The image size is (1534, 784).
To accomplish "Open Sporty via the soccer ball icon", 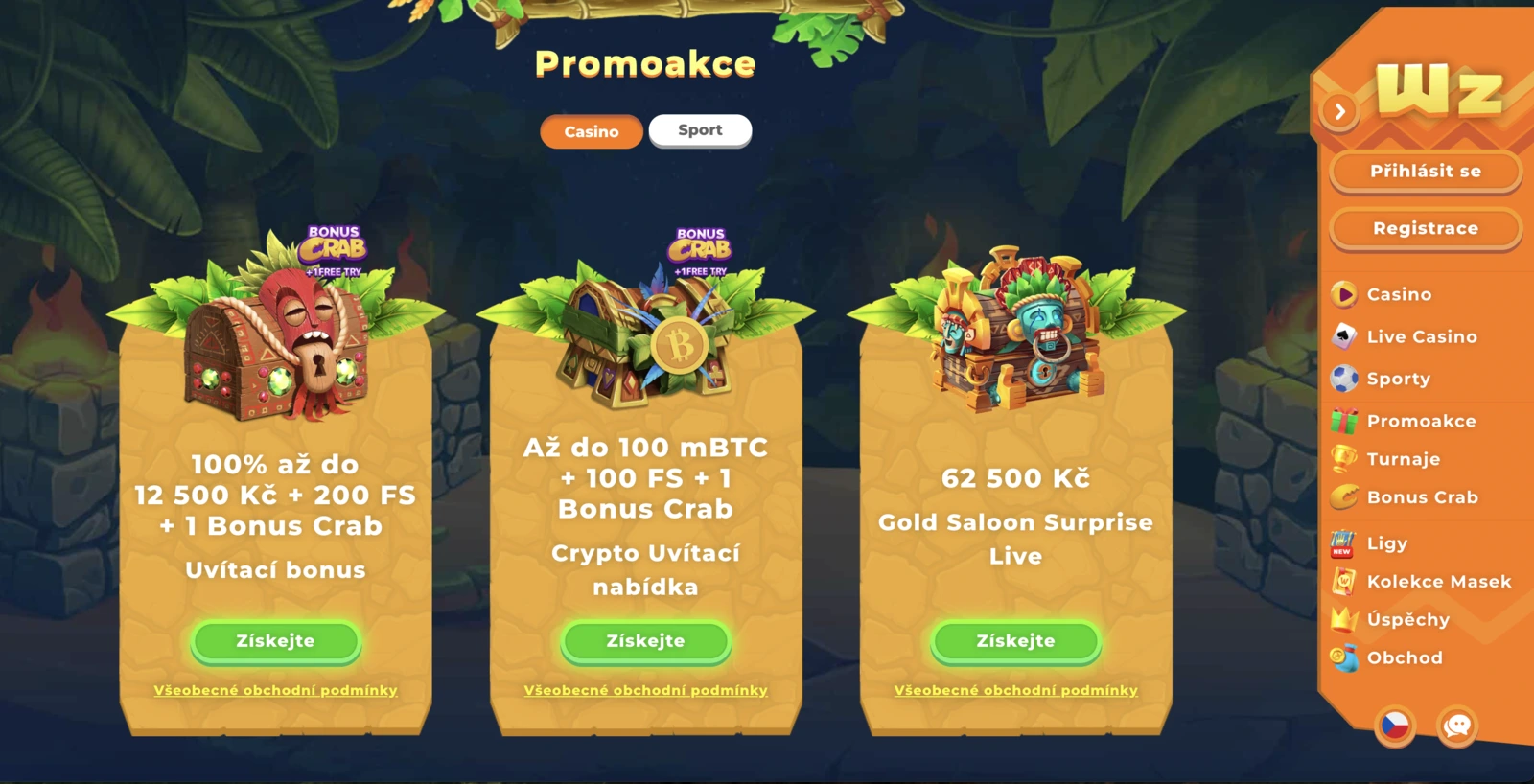I will [1345, 379].
